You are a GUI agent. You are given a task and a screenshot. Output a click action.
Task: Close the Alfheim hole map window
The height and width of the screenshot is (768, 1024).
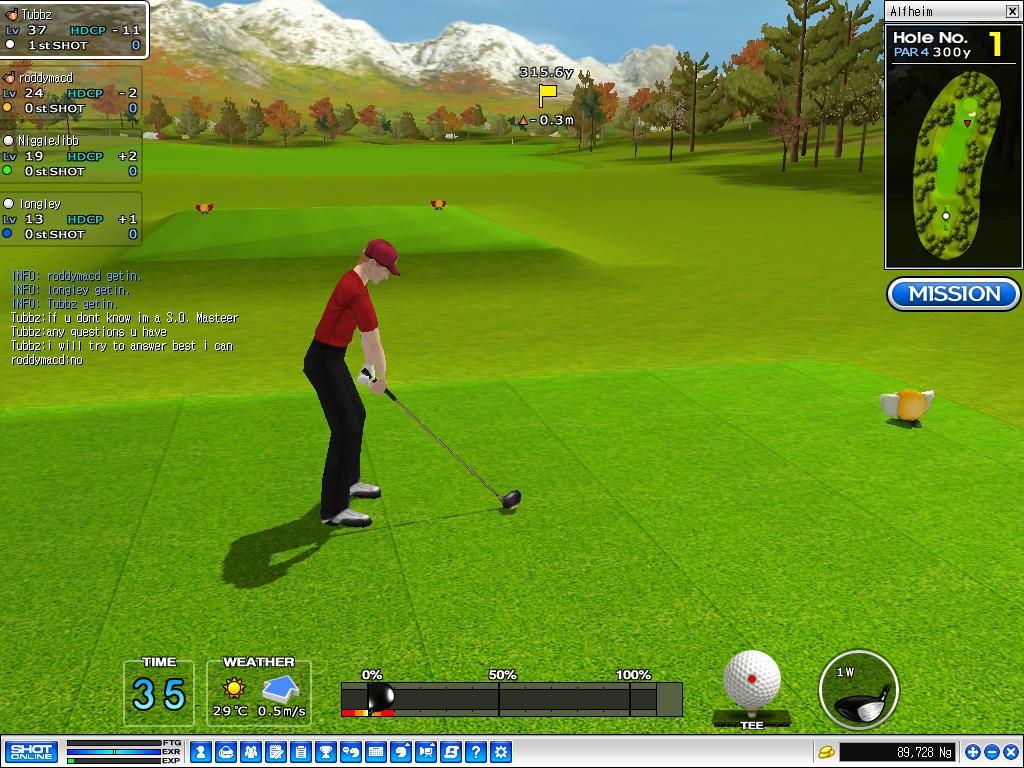(1011, 11)
